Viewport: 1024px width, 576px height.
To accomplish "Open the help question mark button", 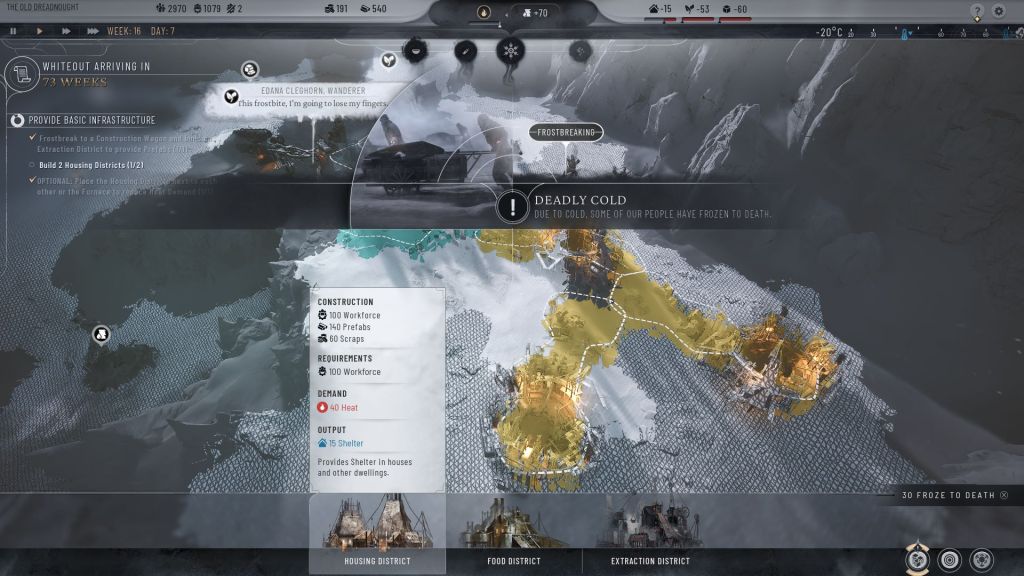I will click(977, 12).
